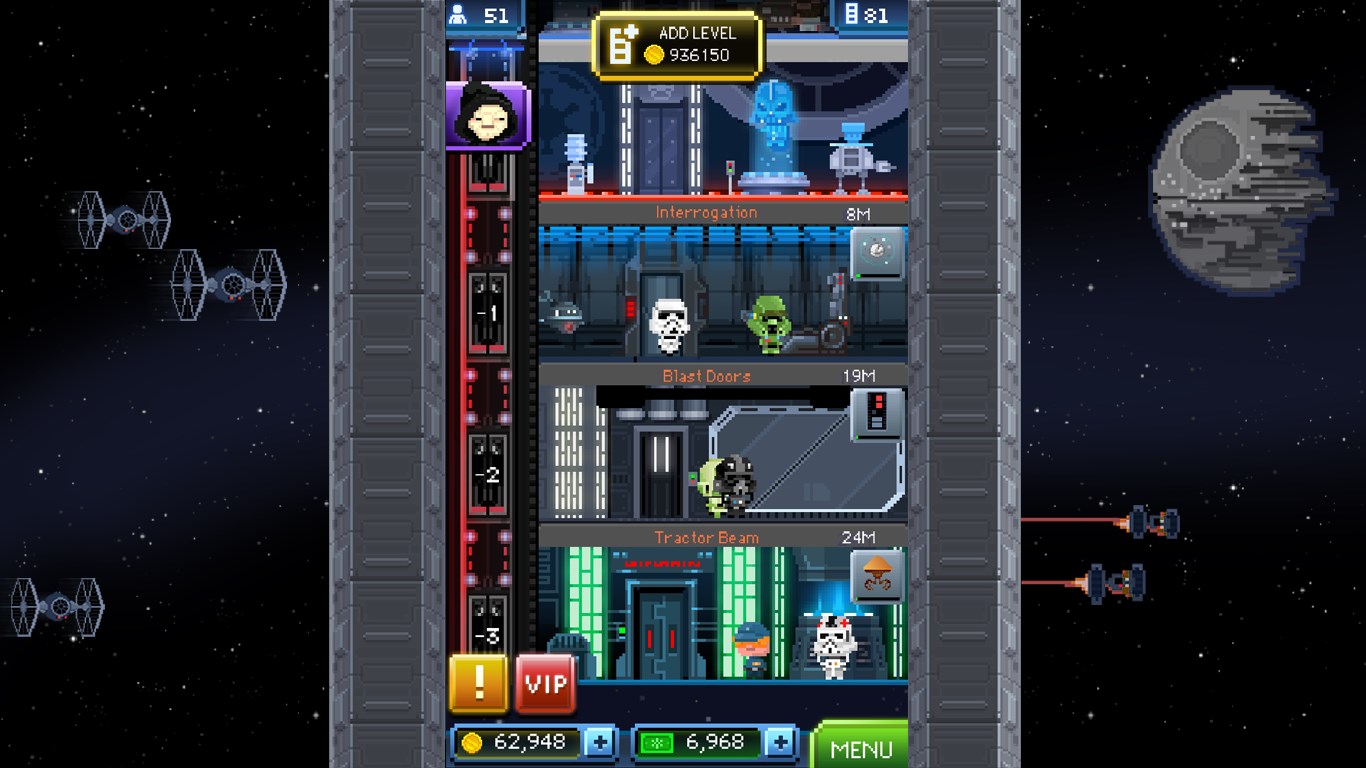The width and height of the screenshot is (1366, 768).
Task: Click the Emperor's avatar portrait
Action: click(487, 113)
